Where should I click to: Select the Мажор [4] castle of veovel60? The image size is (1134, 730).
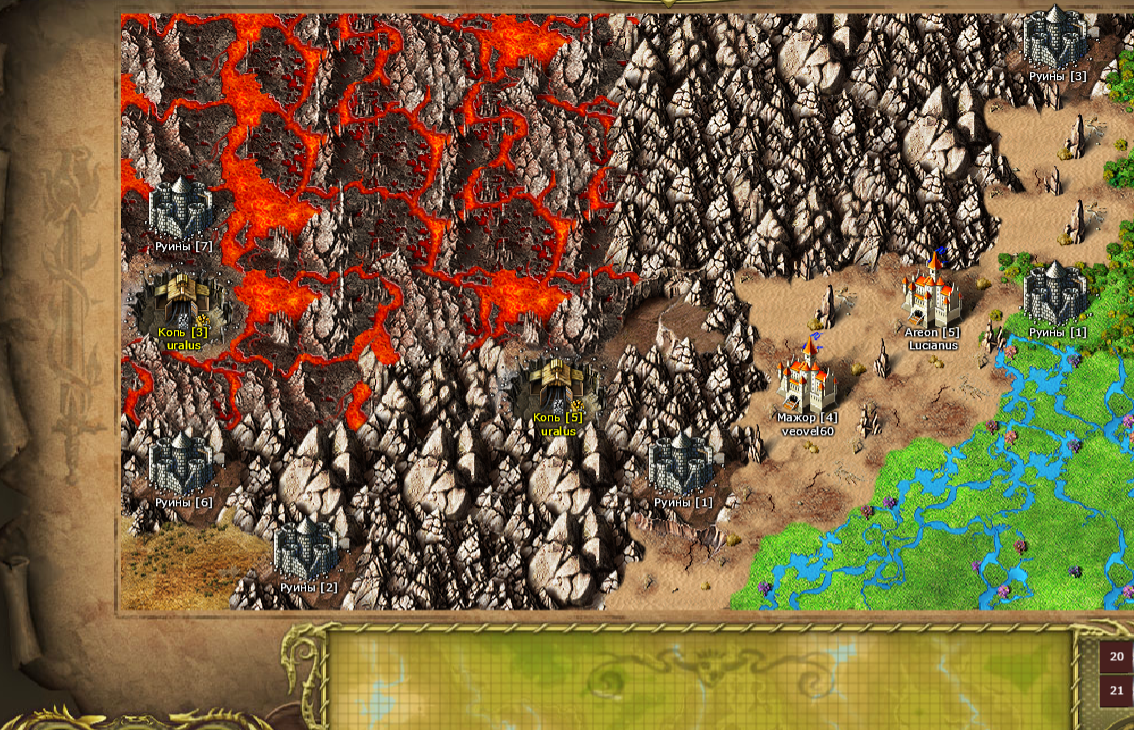click(806, 378)
